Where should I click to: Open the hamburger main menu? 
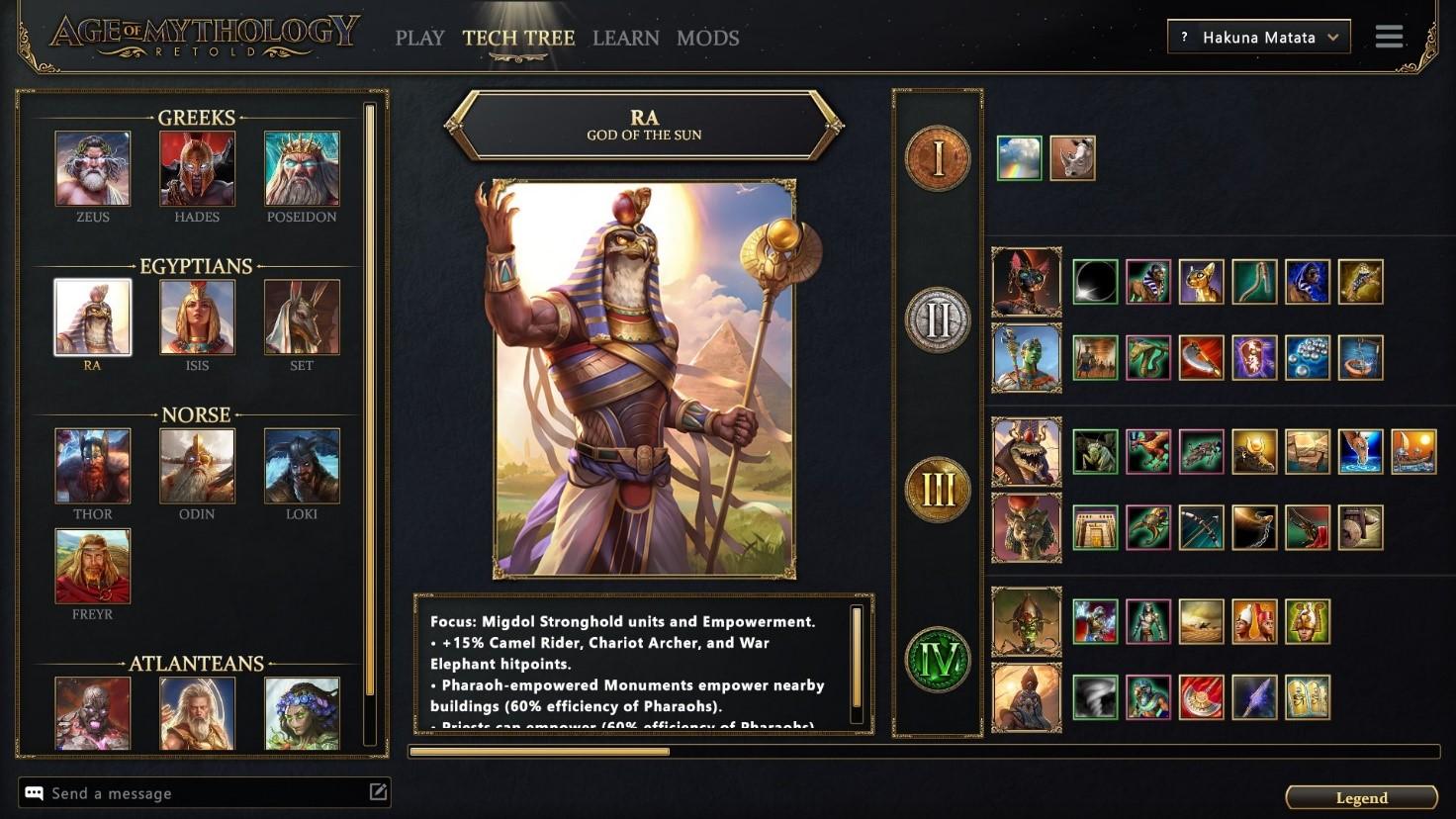(1389, 38)
